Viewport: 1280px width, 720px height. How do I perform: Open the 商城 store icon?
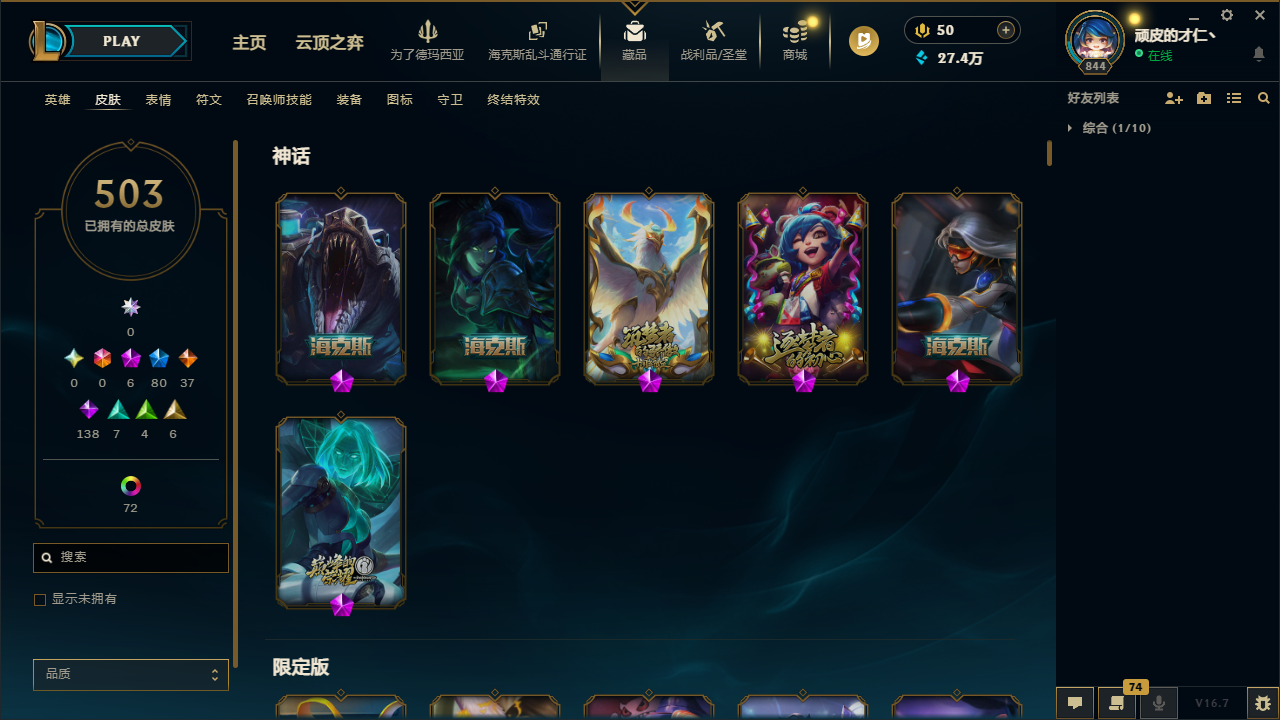click(x=794, y=40)
